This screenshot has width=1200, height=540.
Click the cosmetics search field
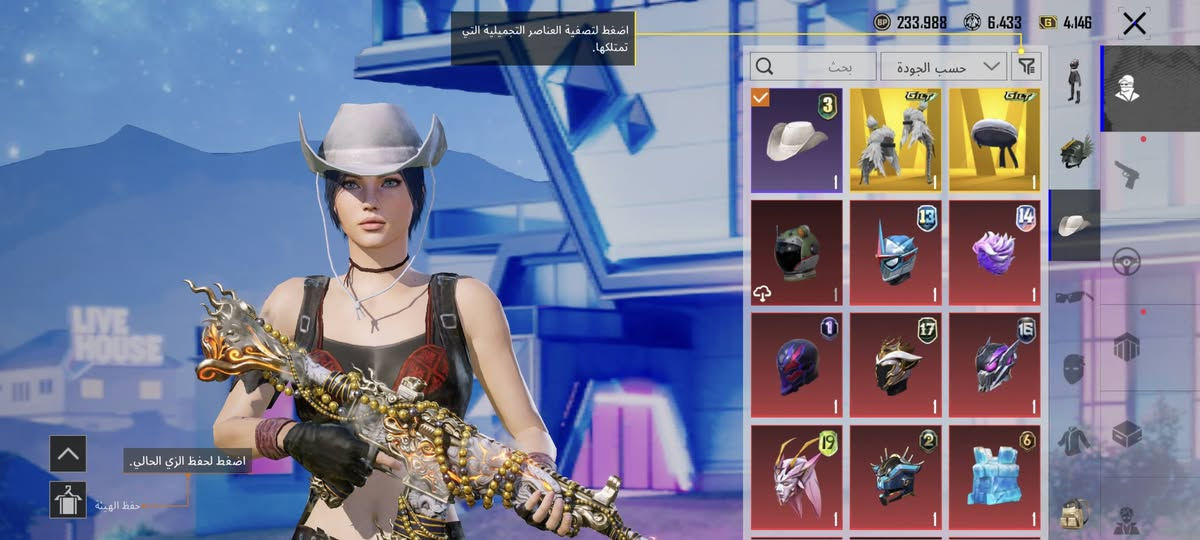click(x=813, y=67)
